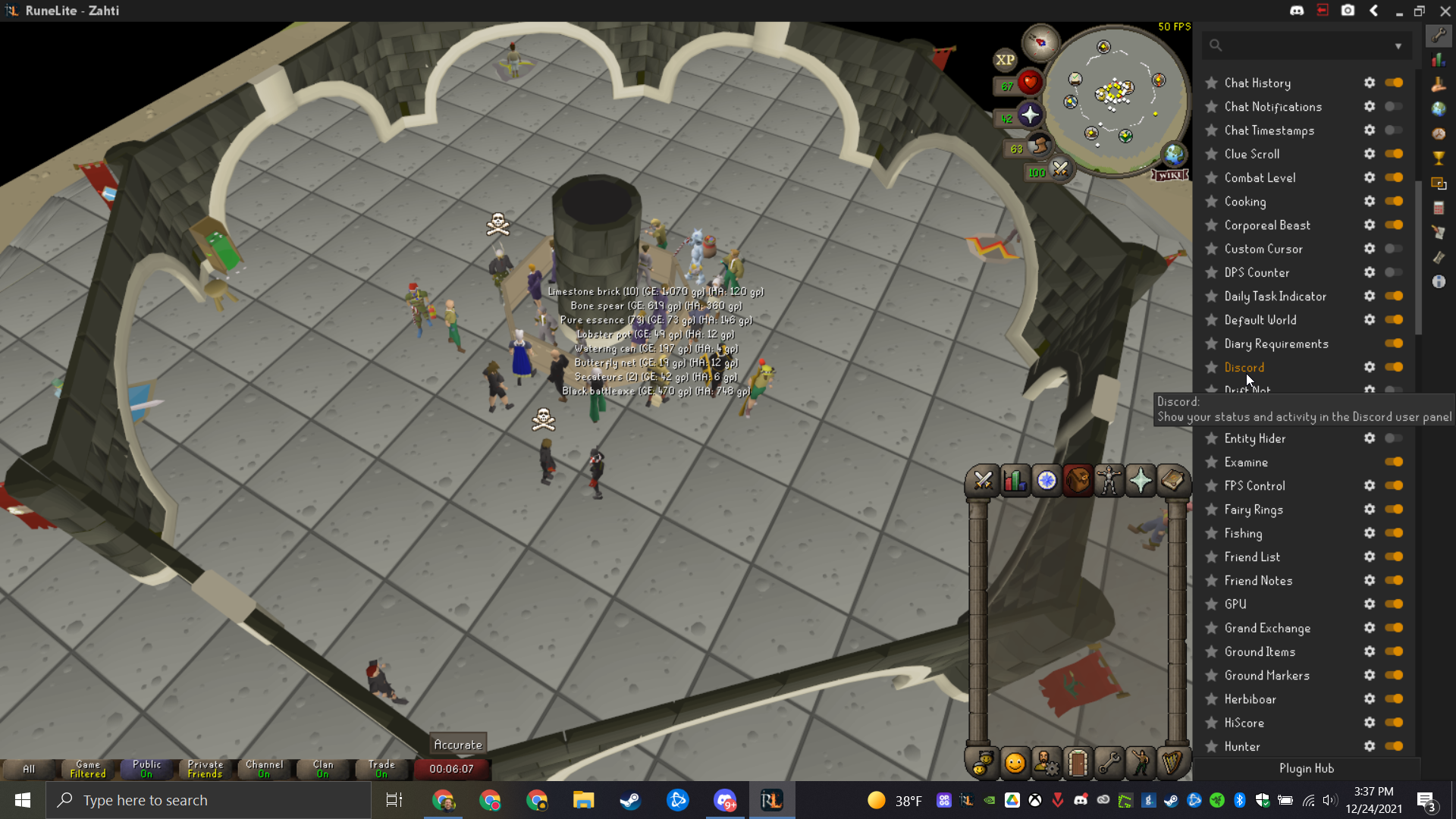1456x819 pixels.
Task: Open Clue Scroll plugin settings gear
Action: point(1369,154)
